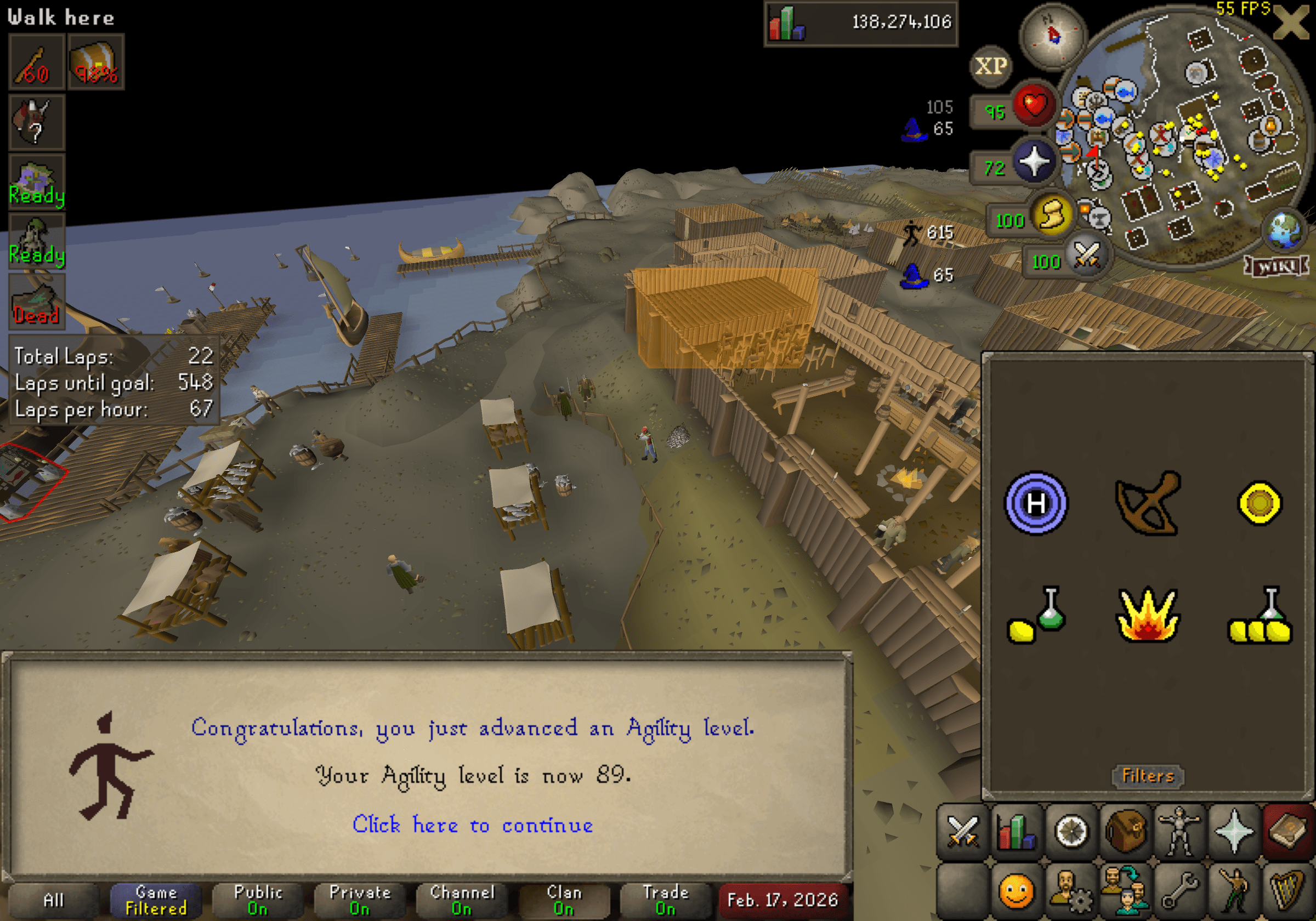Toggle Public chat off

258,900
